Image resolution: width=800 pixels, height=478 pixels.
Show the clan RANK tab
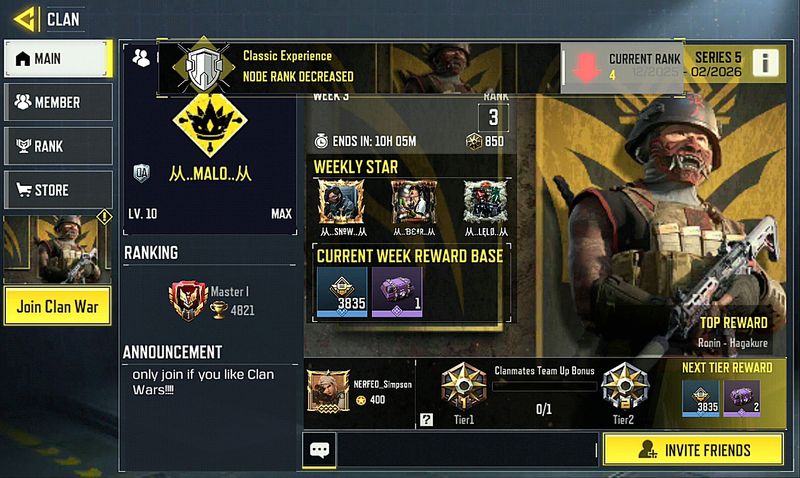pyautogui.click(x=58, y=146)
